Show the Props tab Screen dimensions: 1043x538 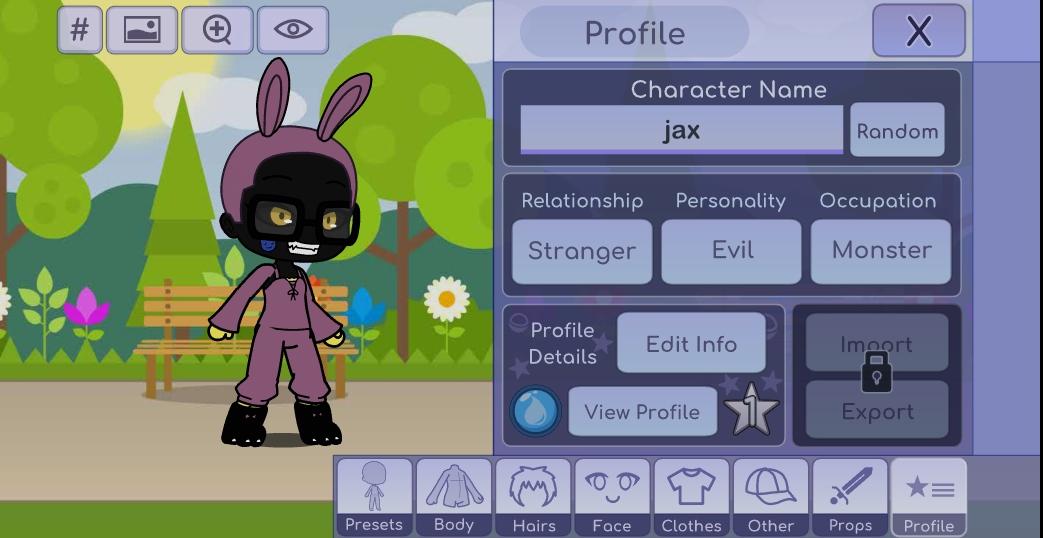pos(850,497)
